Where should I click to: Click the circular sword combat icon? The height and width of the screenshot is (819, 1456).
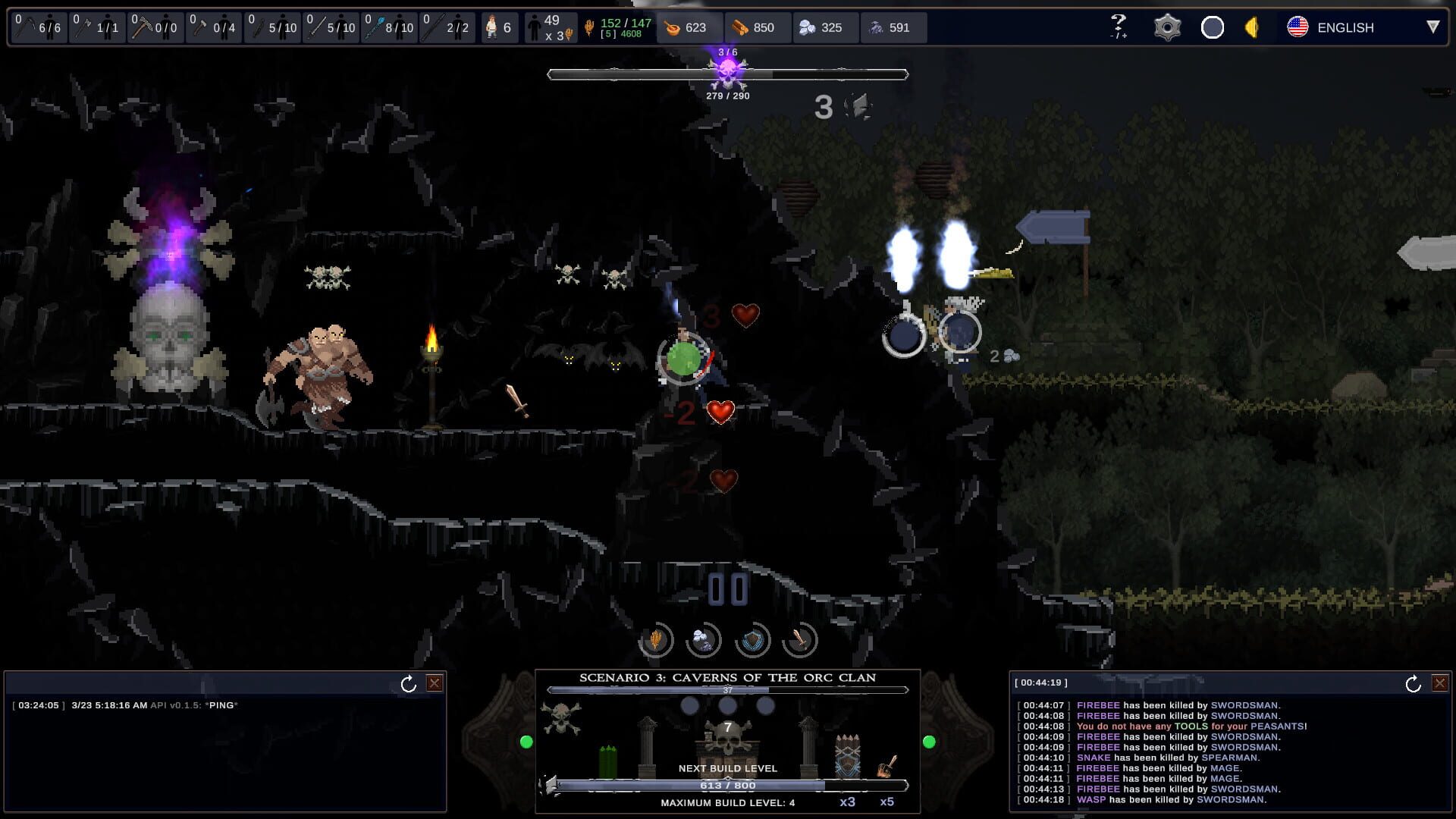(801, 642)
